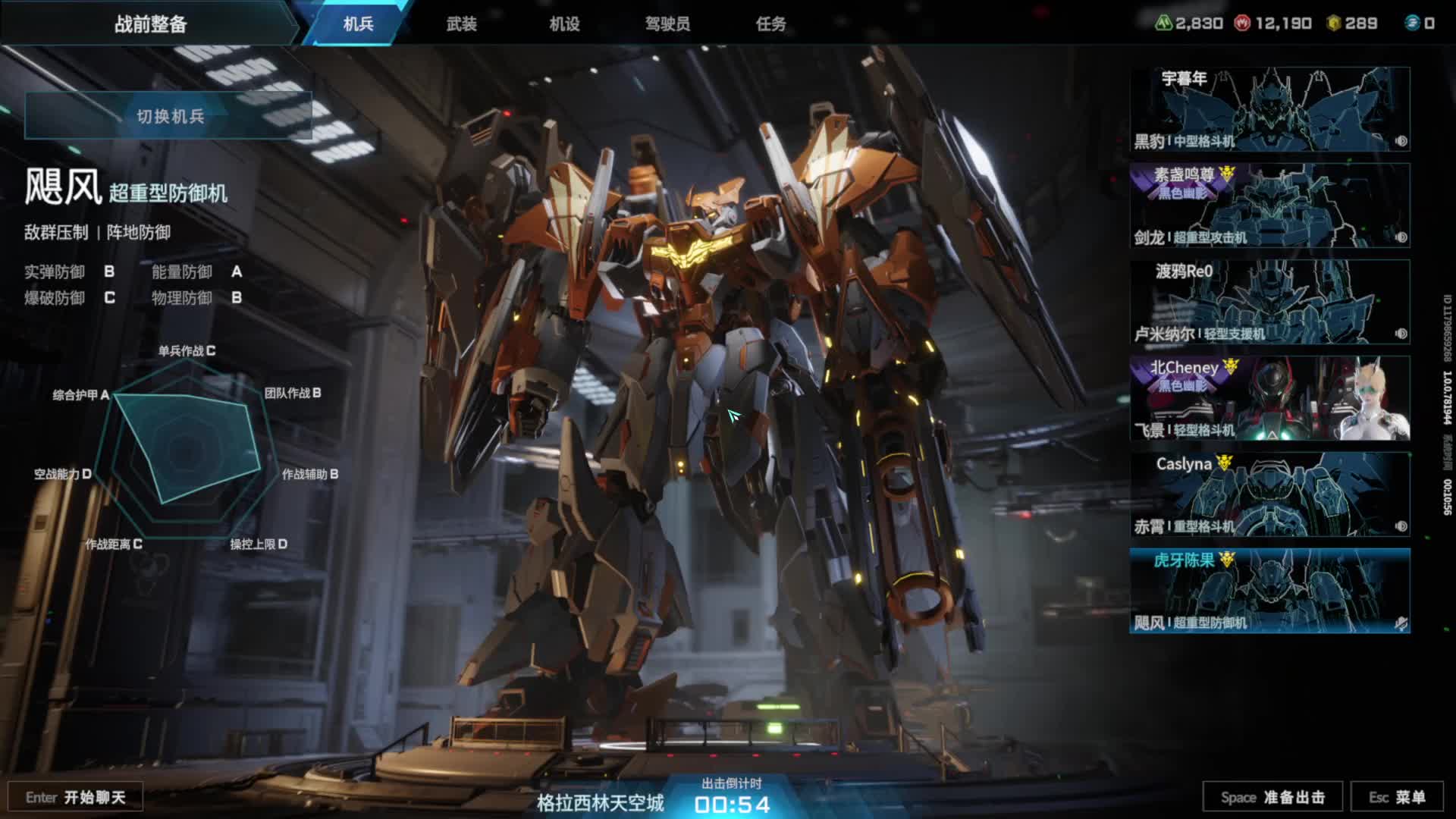Open the 武装 tab
1456x819 pixels.
pos(461,24)
